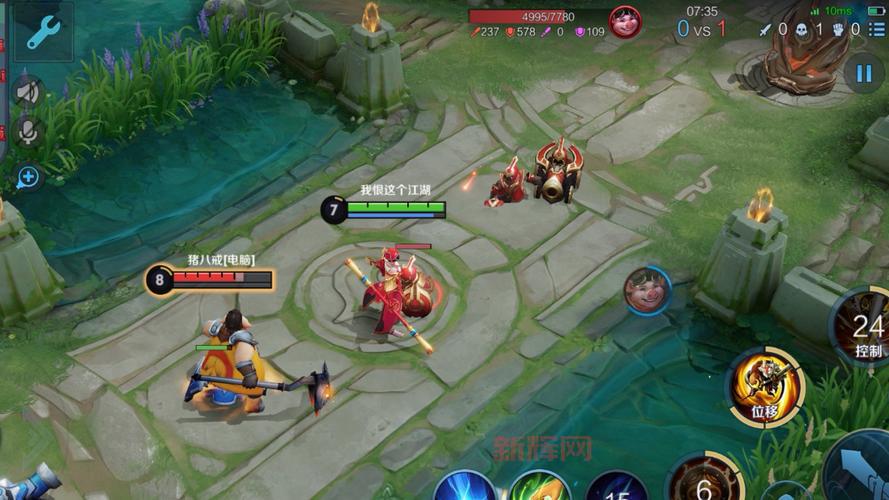The height and width of the screenshot is (500, 889).
Task: Trigger the skill showing cooldown 6
Action: pos(704,482)
